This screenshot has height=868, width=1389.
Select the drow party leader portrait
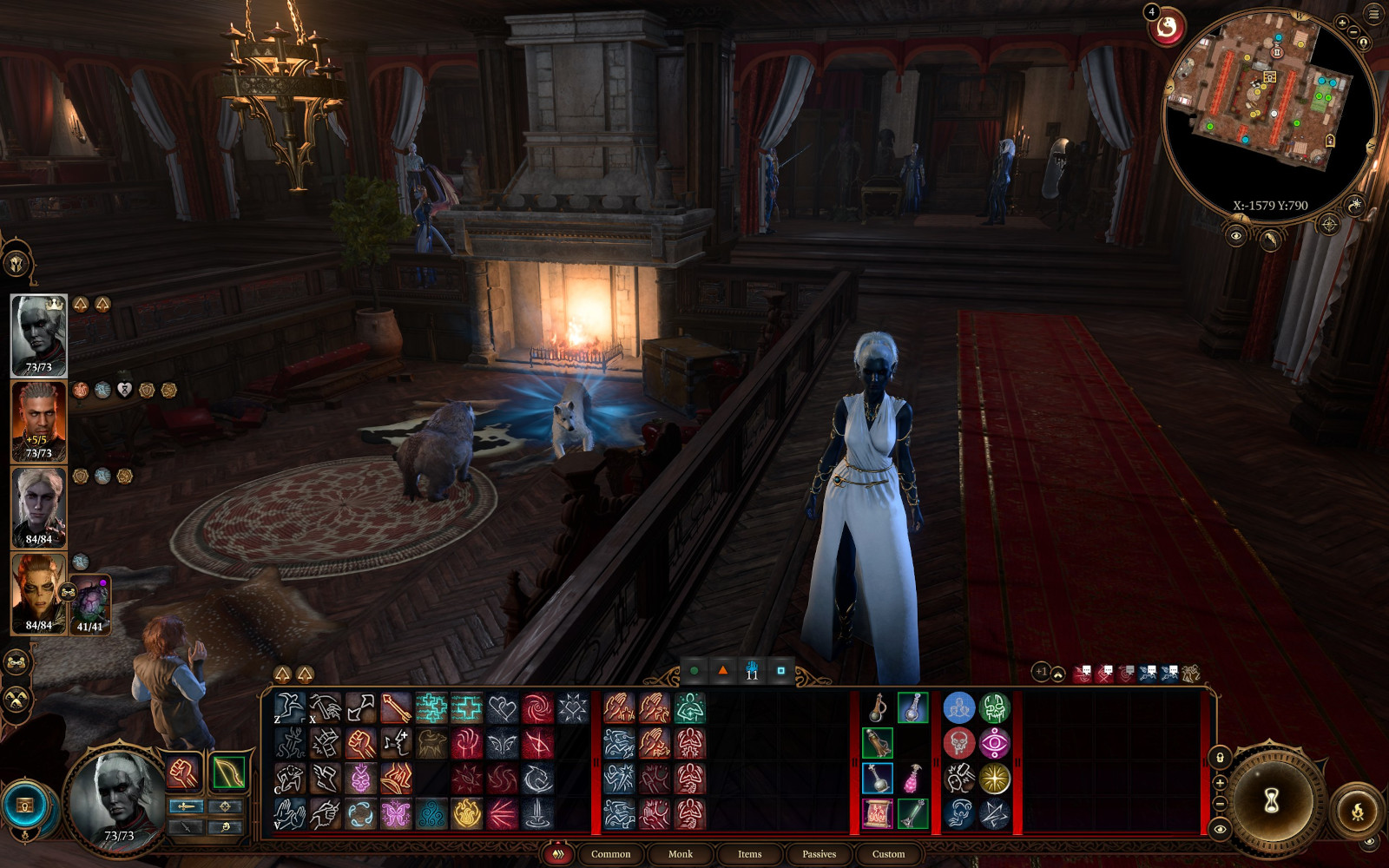[38, 335]
